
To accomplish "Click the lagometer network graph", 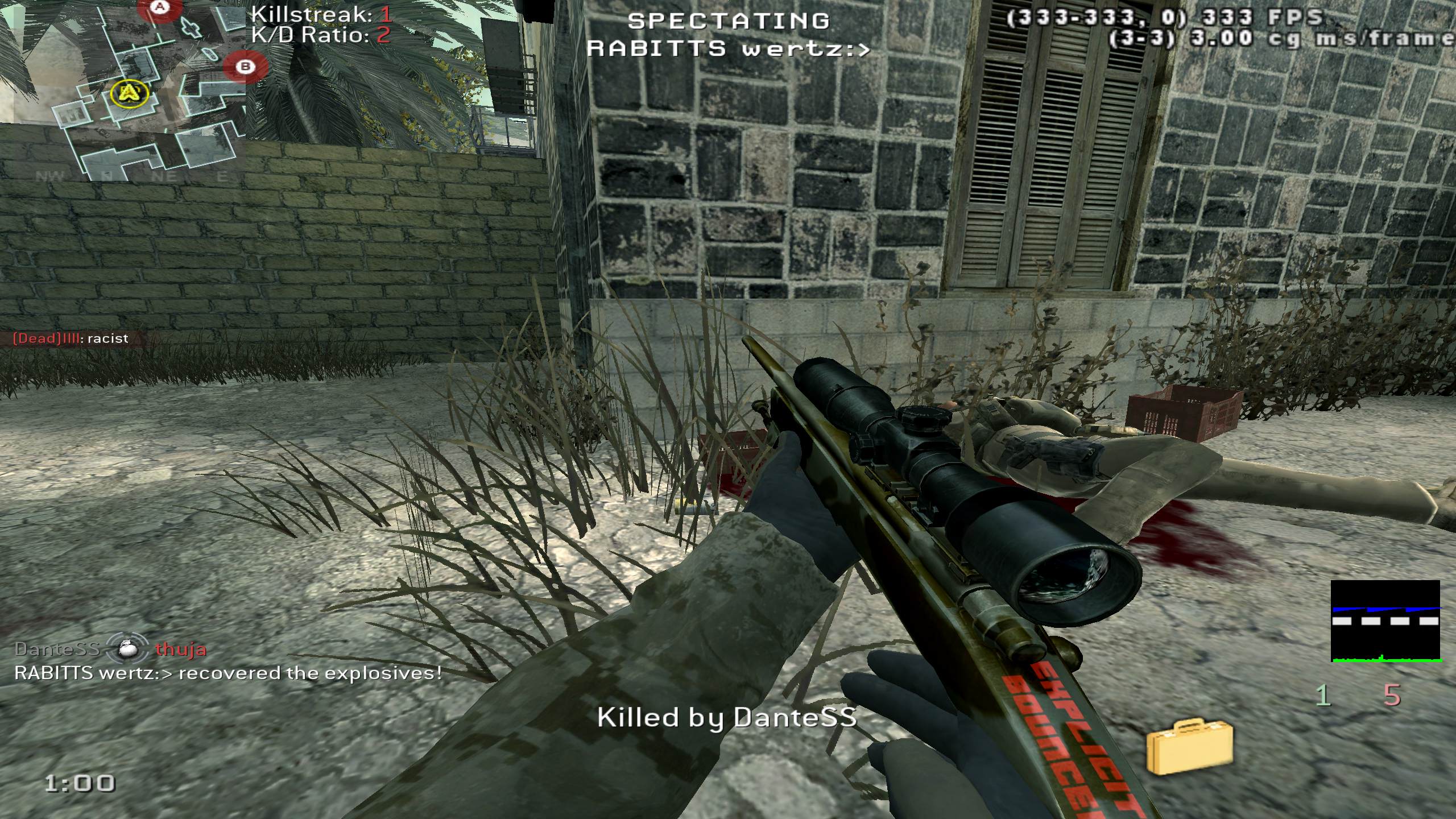I will 1385,621.
